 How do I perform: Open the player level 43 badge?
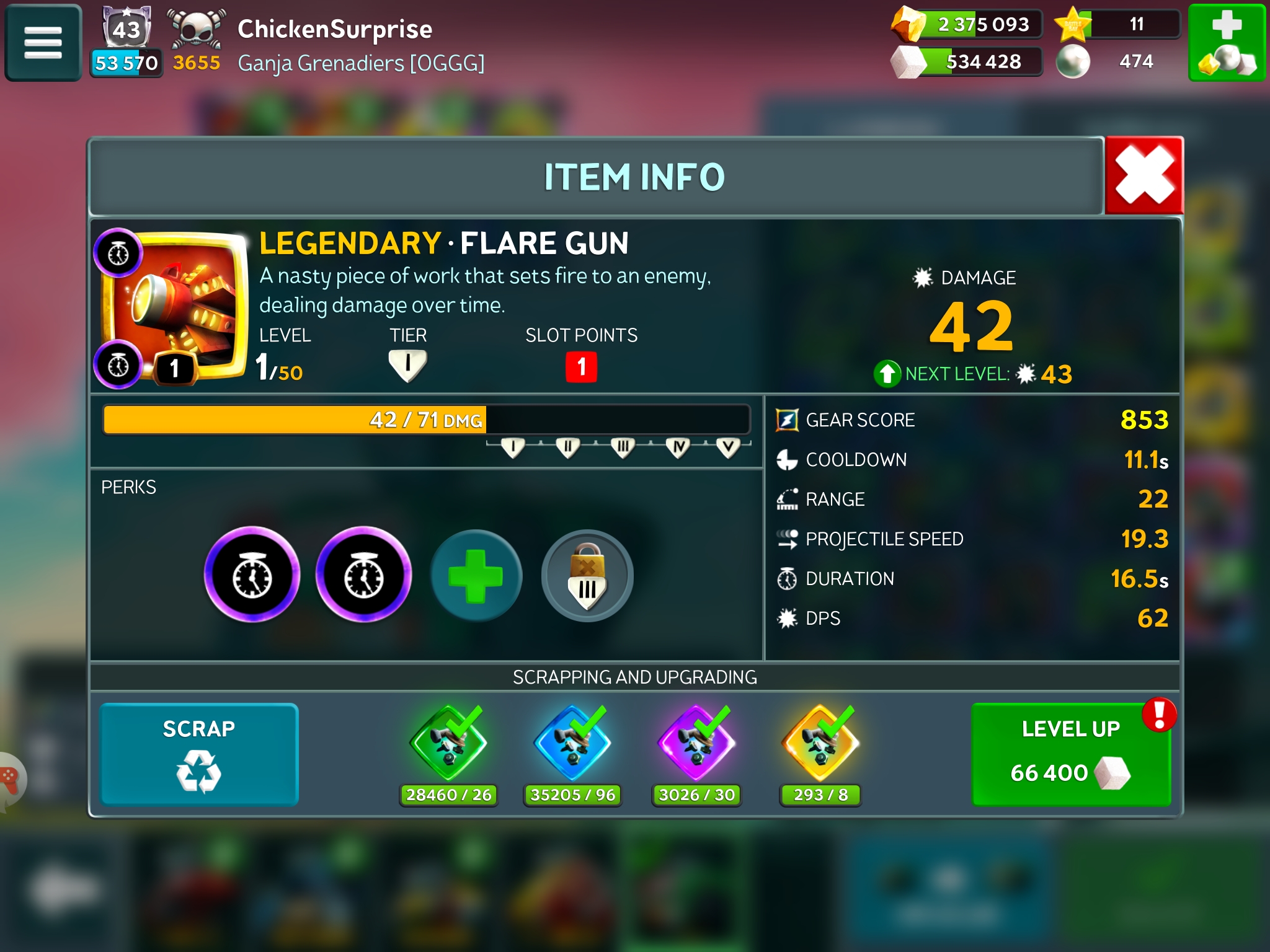tap(127, 28)
